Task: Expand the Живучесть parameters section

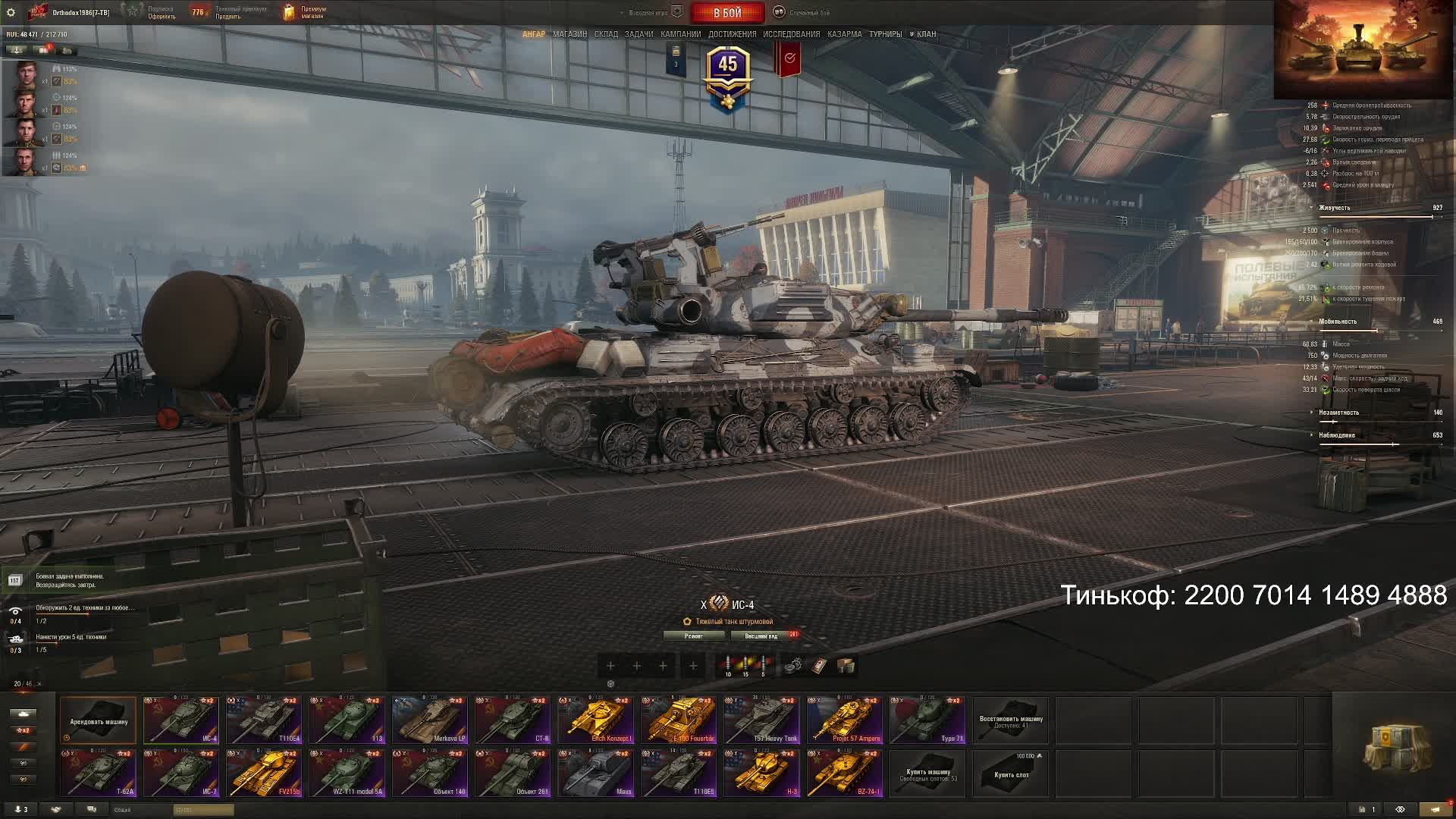Action: pos(1334,208)
